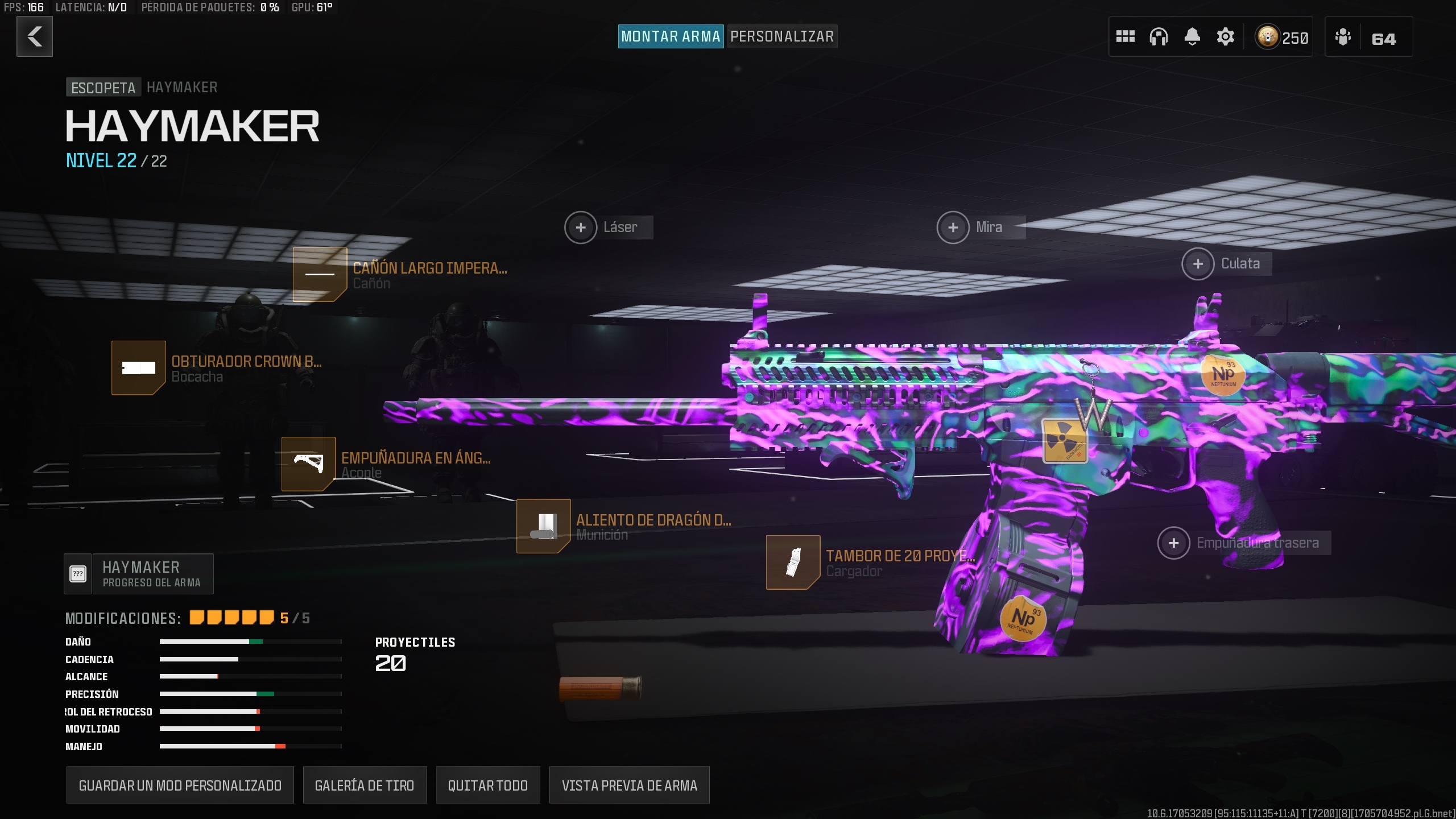Select the Obturador Crown muzzle attachment icon
Viewport: 1456px width, 819px height.
point(138,368)
